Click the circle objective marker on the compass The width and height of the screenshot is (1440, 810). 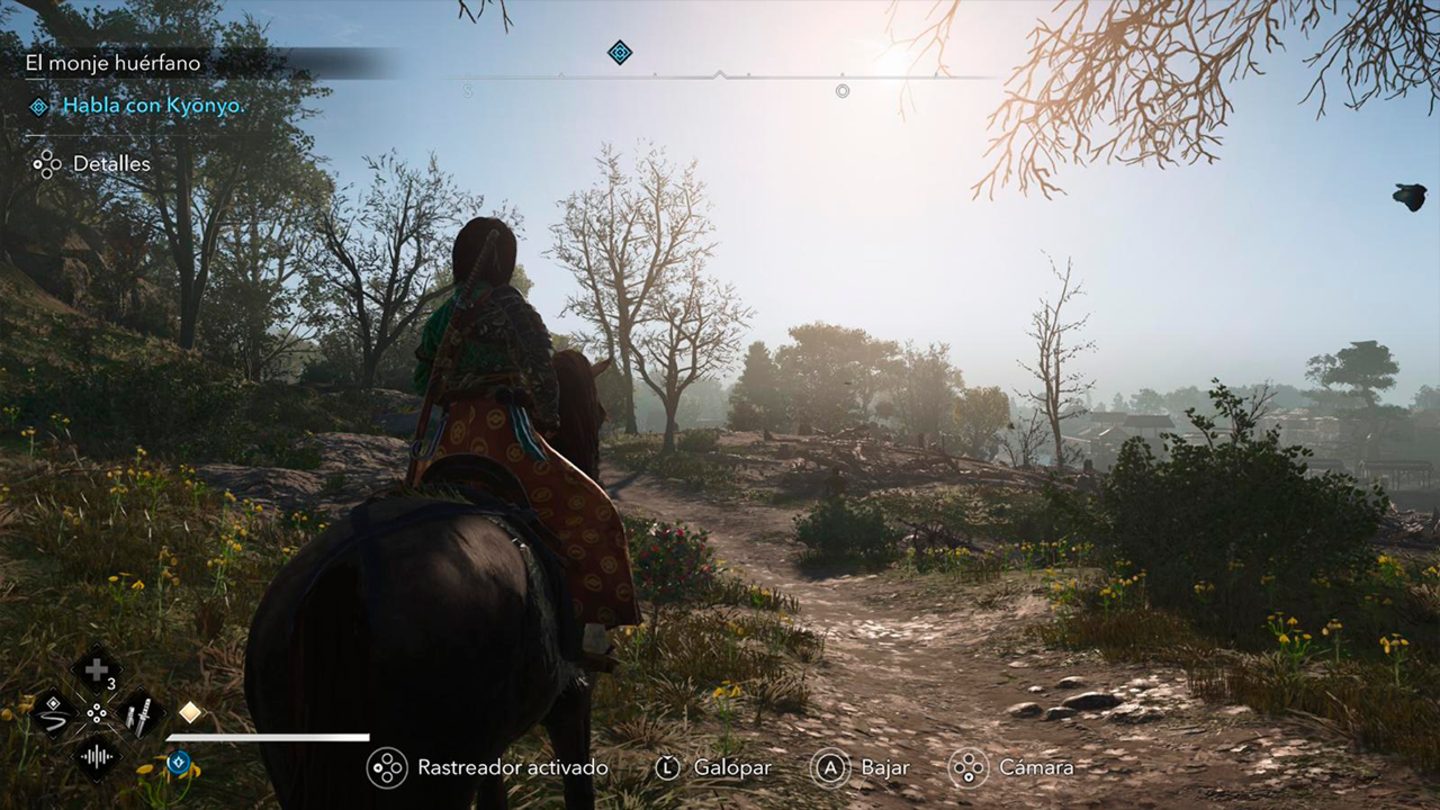point(842,91)
